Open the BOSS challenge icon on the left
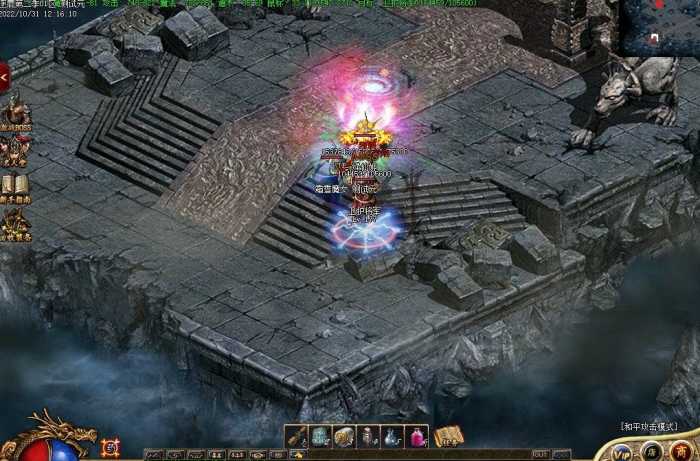This screenshot has width=700, height=461. point(15,112)
